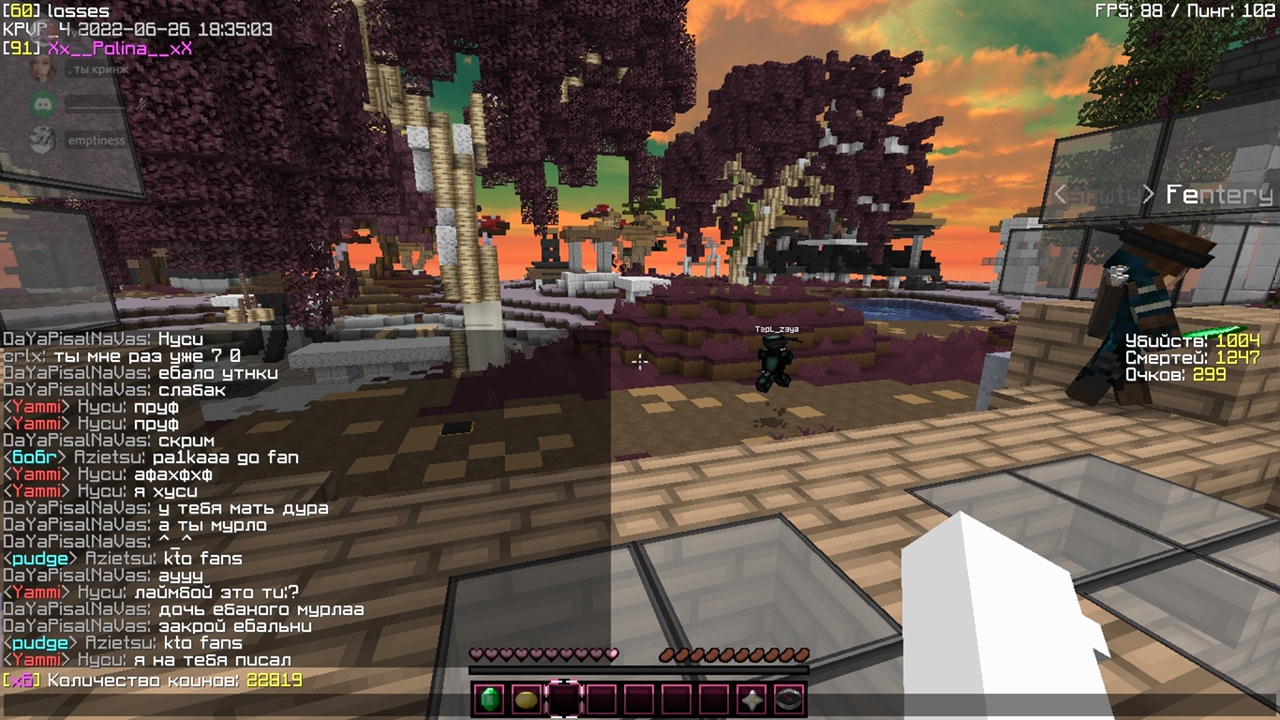This screenshot has width=1280, height=720.
Task: Select the compass hotbar slot
Action: tap(789, 699)
